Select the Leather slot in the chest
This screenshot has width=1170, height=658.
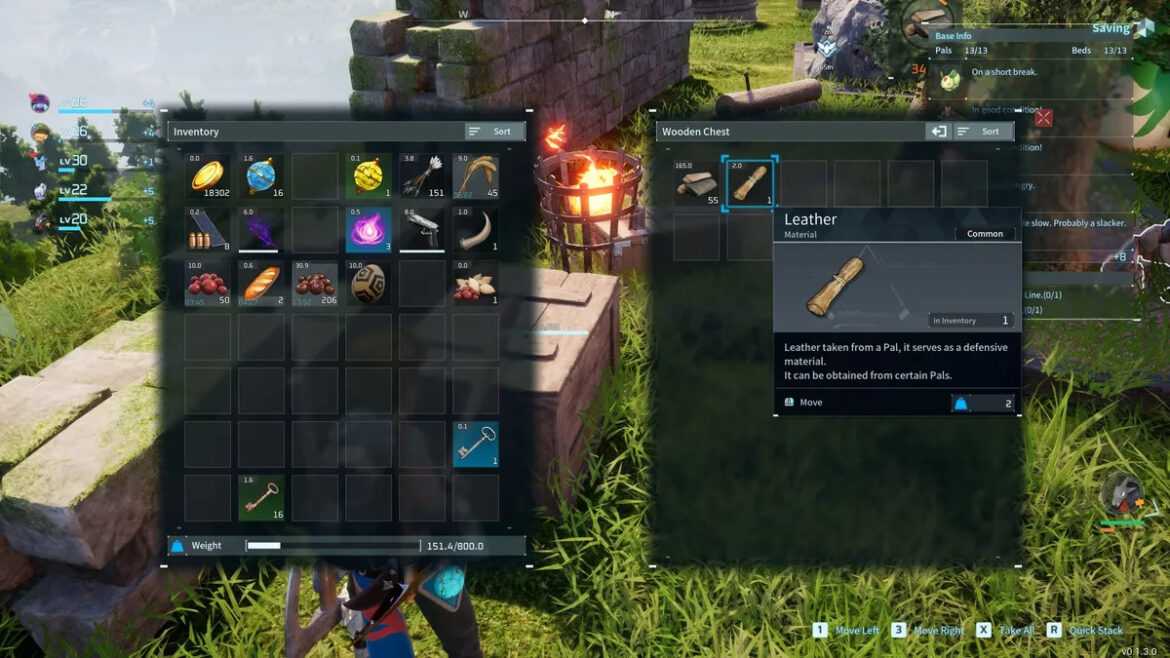click(x=749, y=183)
